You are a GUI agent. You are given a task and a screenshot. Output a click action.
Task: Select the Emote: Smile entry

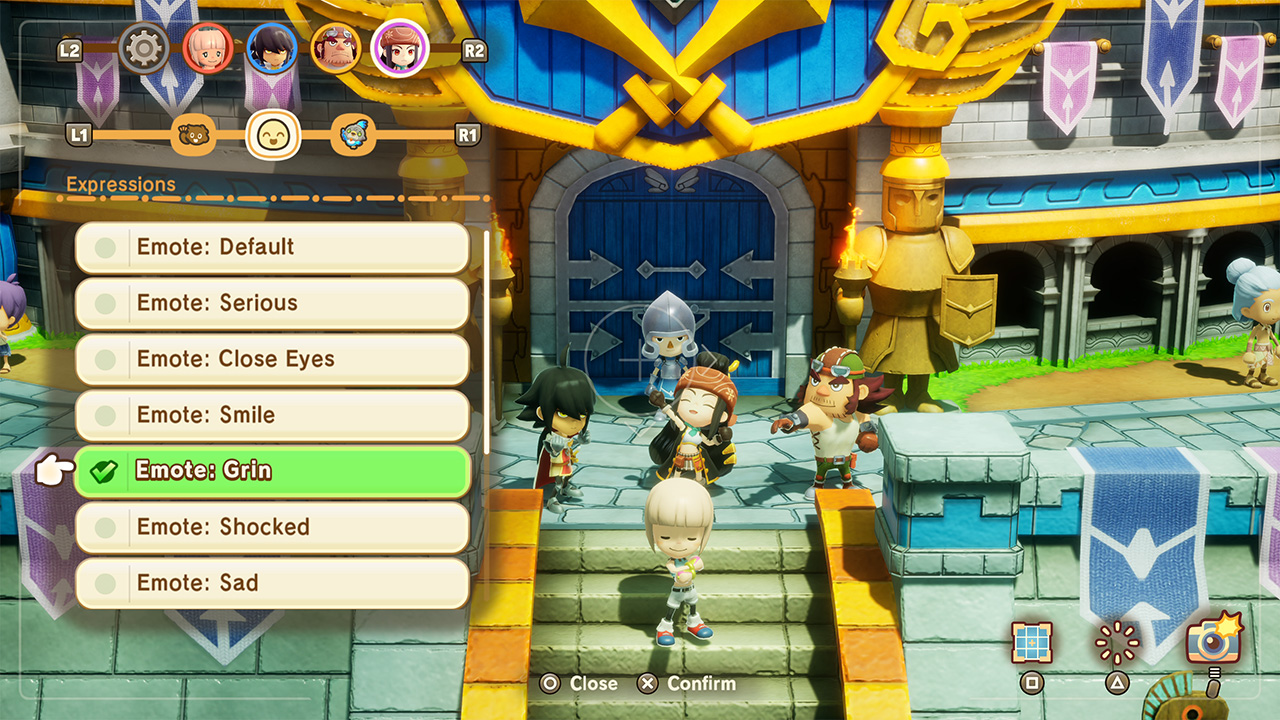tap(272, 415)
